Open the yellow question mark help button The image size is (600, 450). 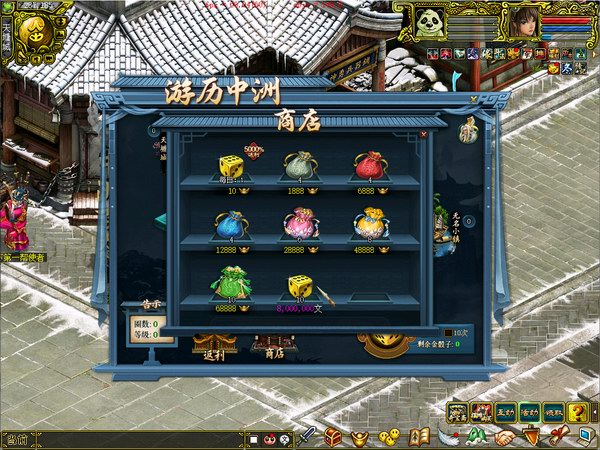pos(578,411)
